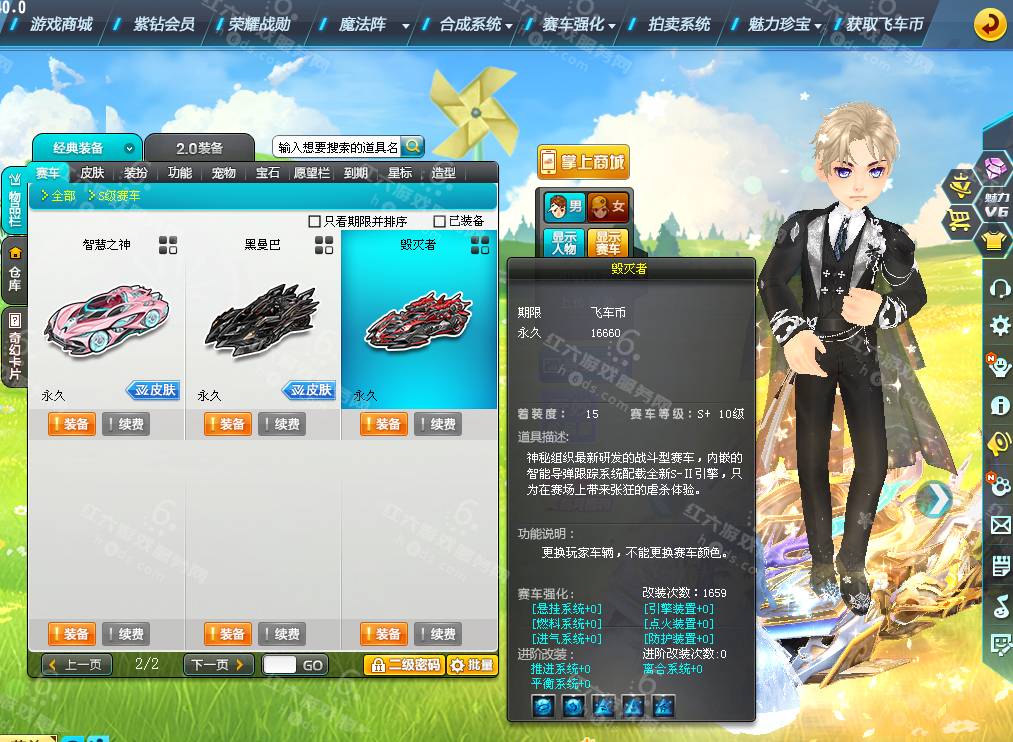Click the yellow return arrow button
Image resolution: width=1013 pixels, height=742 pixels.
click(989, 23)
